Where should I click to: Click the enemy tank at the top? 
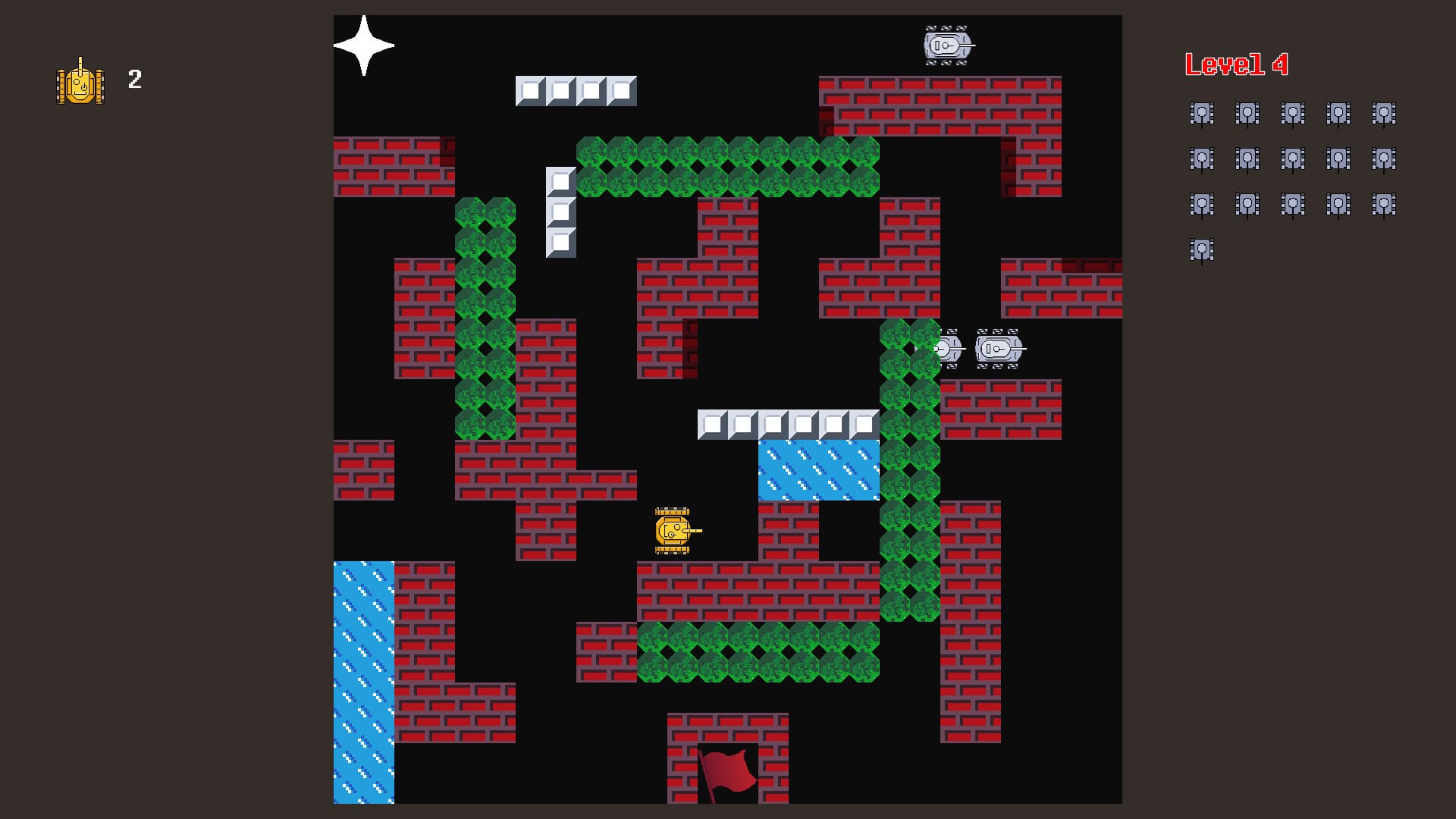[x=946, y=45]
